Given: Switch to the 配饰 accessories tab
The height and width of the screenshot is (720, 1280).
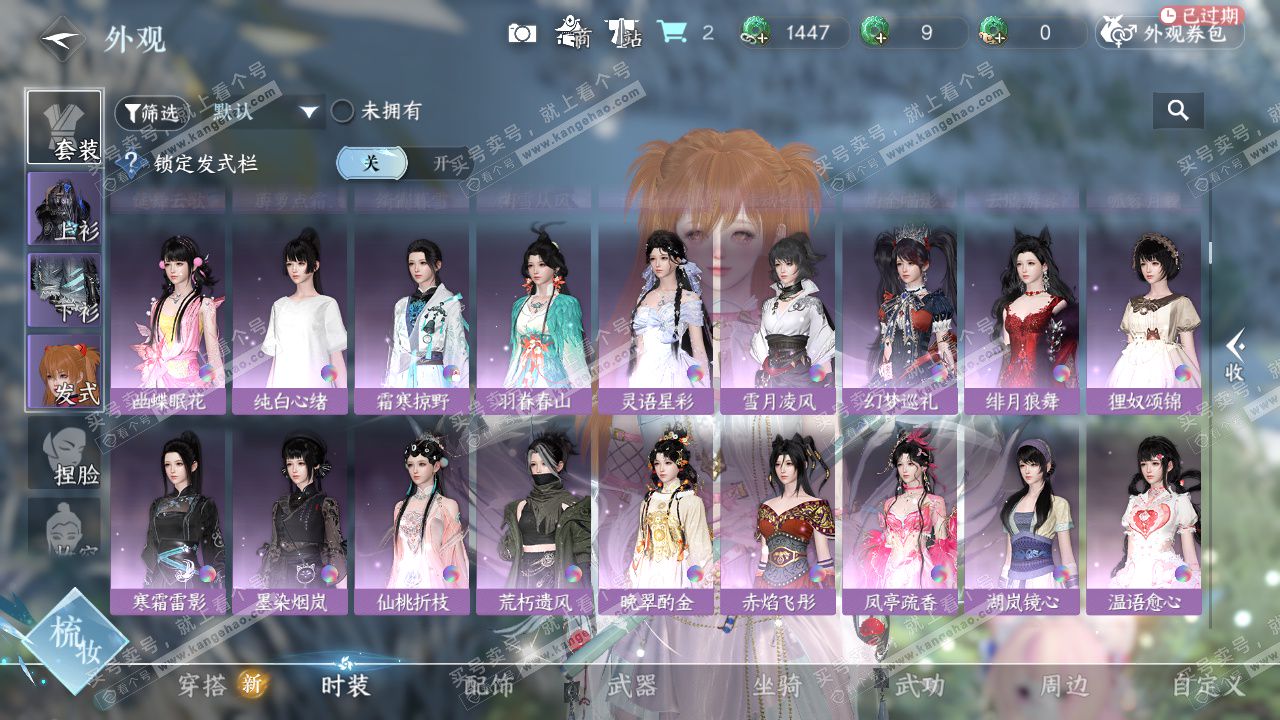Looking at the screenshot, I should 489,686.
